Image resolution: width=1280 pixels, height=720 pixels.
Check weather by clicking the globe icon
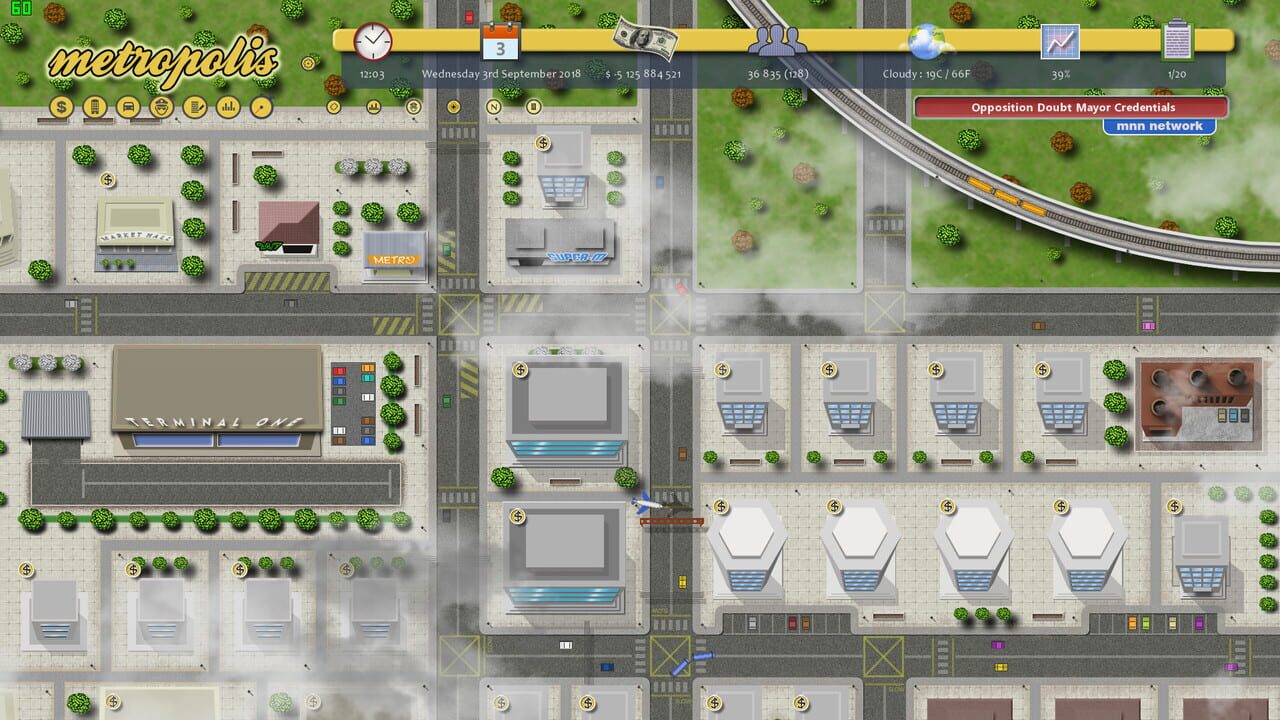point(925,42)
